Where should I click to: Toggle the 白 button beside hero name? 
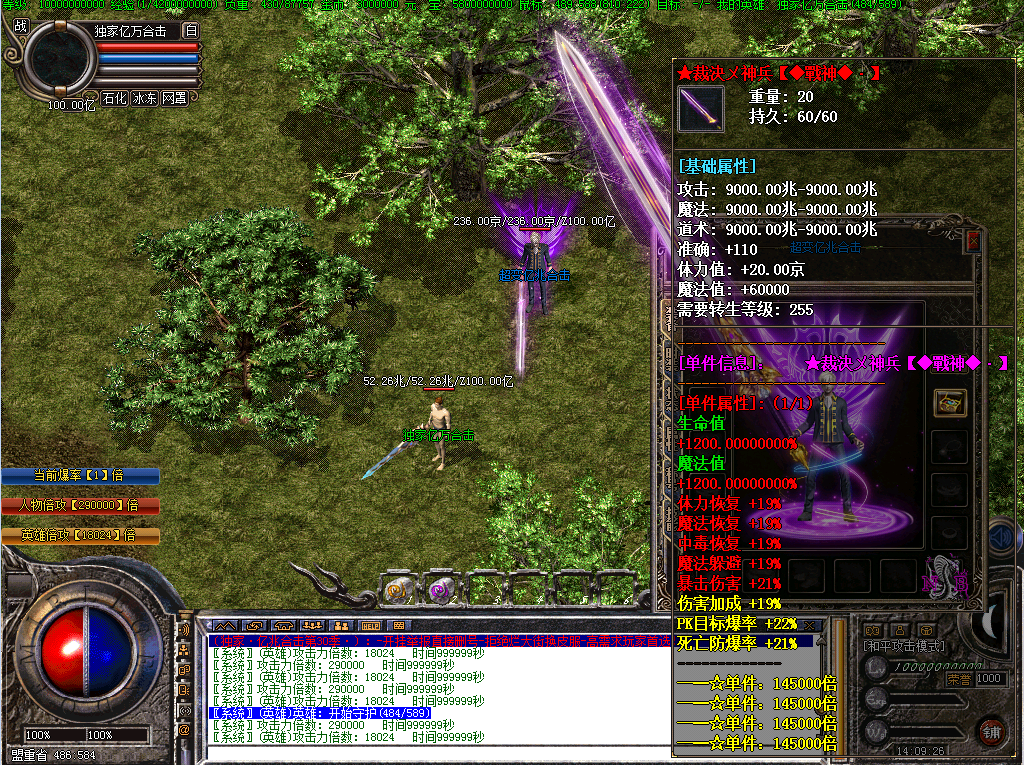pos(190,31)
